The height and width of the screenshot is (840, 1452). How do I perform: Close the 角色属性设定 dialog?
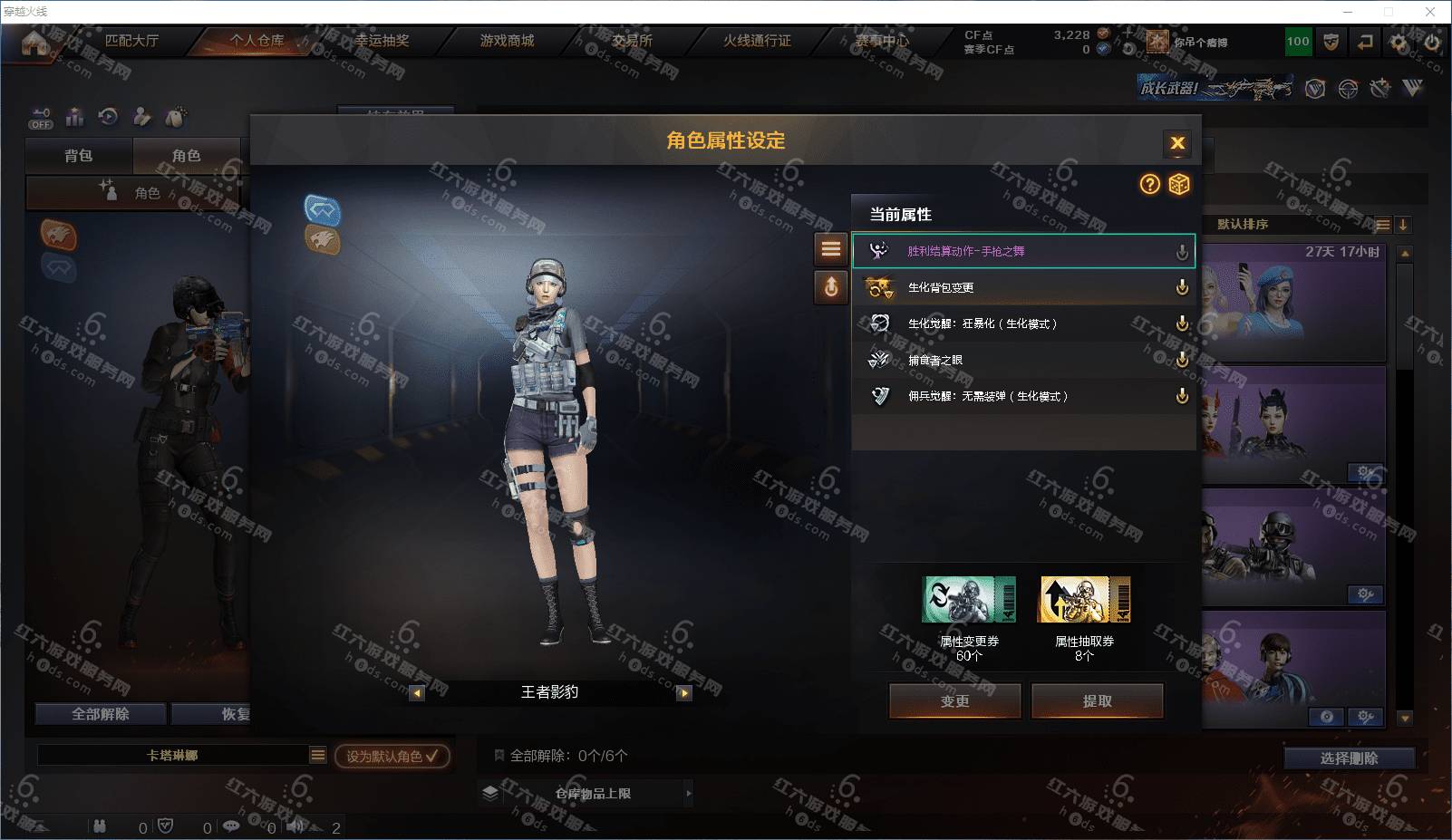[x=1176, y=143]
